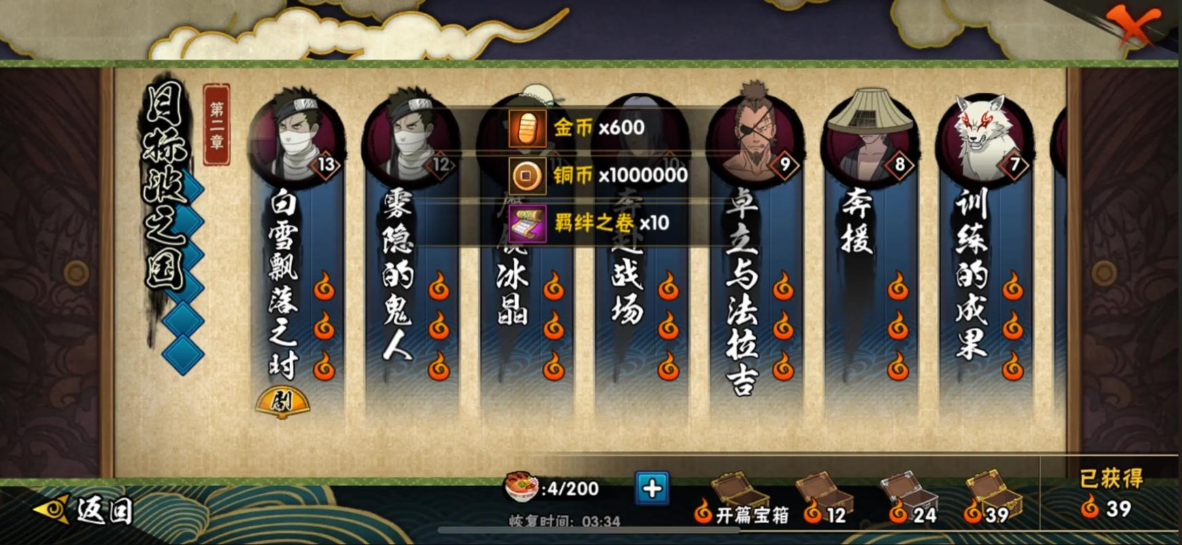Tap the 铜币 copper coin reward icon
Viewport: 1182px width, 545px height.
[x=528, y=175]
